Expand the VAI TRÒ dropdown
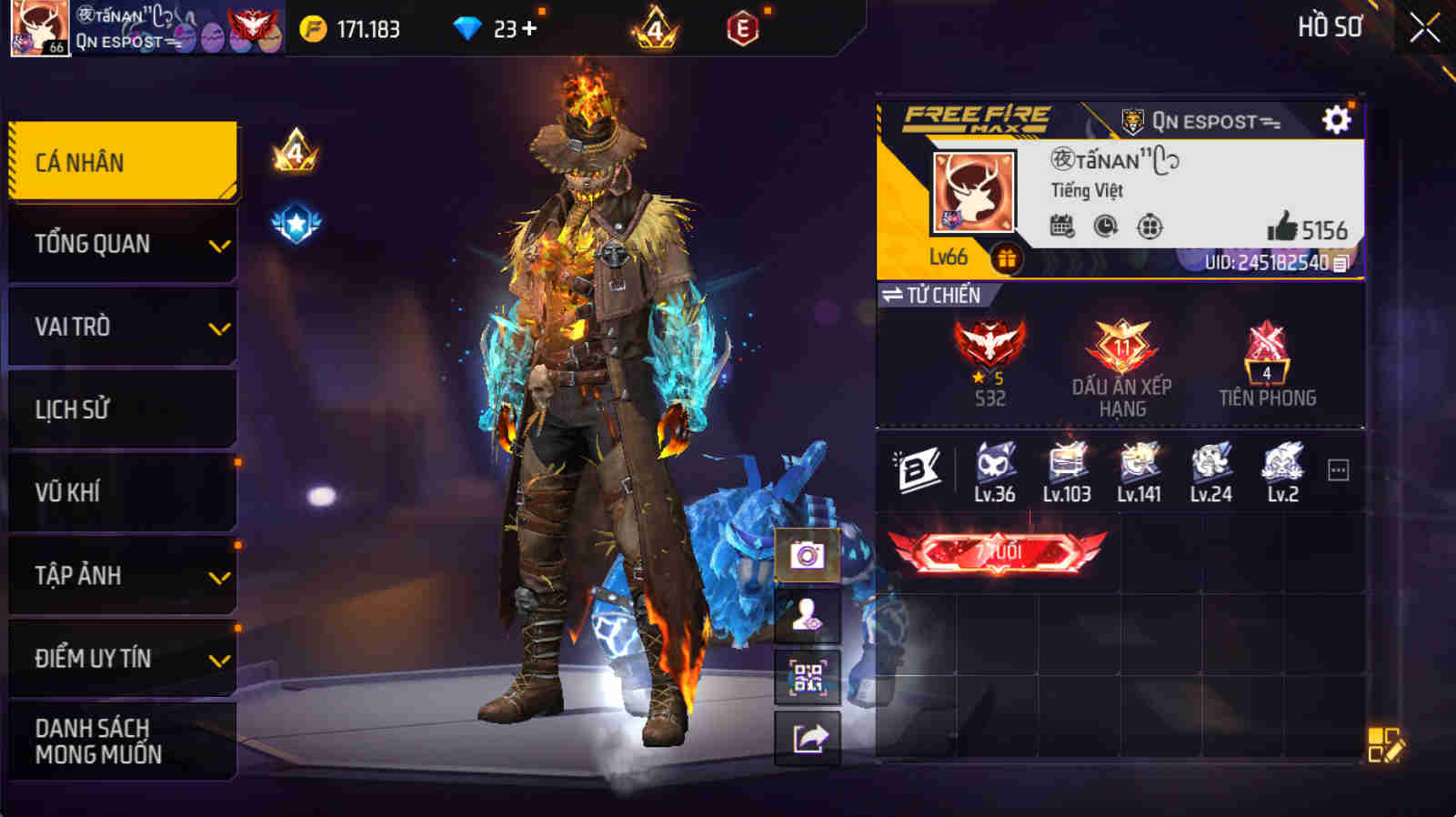1456x817 pixels. pos(123,326)
